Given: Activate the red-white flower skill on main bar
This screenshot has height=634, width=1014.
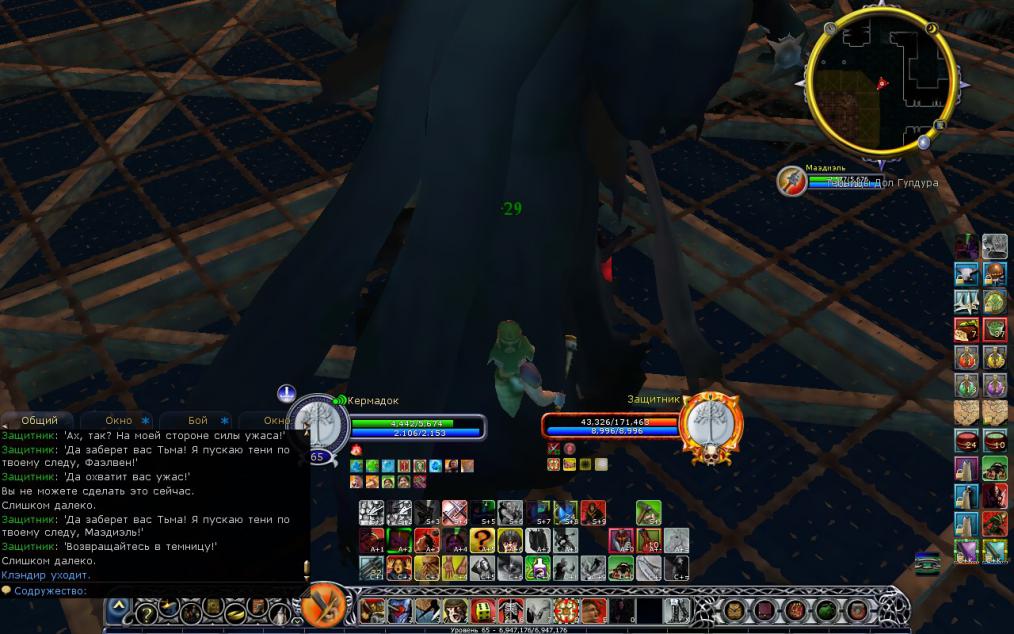Looking at the screenshot, I should click(567, 609).
